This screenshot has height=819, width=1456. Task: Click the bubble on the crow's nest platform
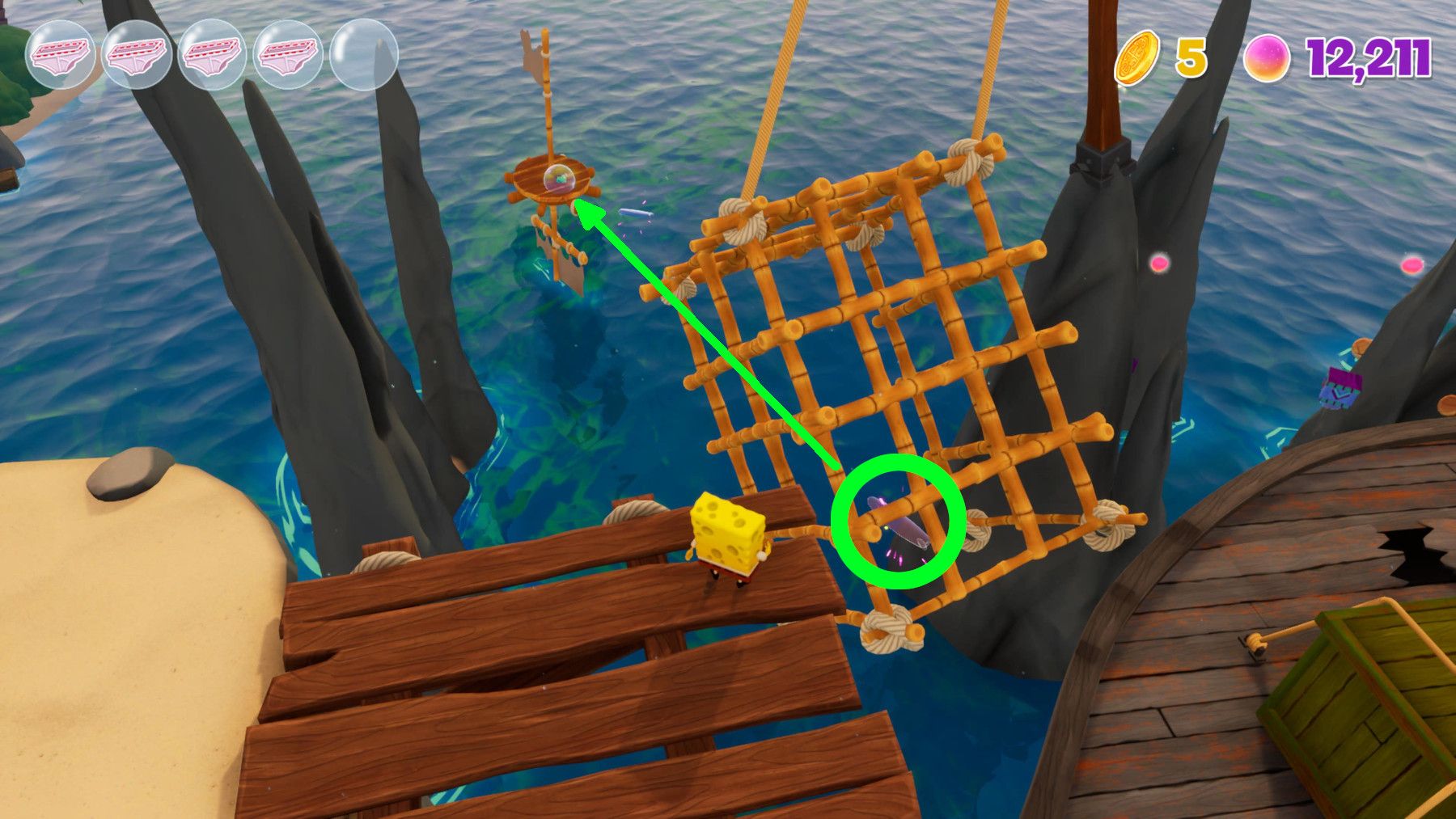click(558, 179)
